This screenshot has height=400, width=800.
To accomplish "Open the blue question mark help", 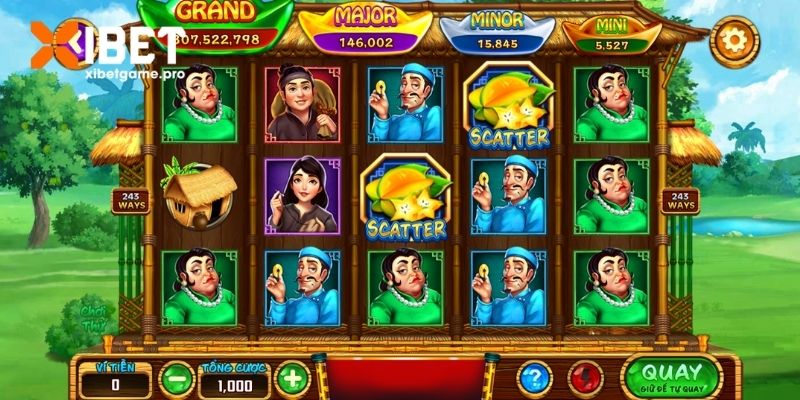I will tap(535, 378).
